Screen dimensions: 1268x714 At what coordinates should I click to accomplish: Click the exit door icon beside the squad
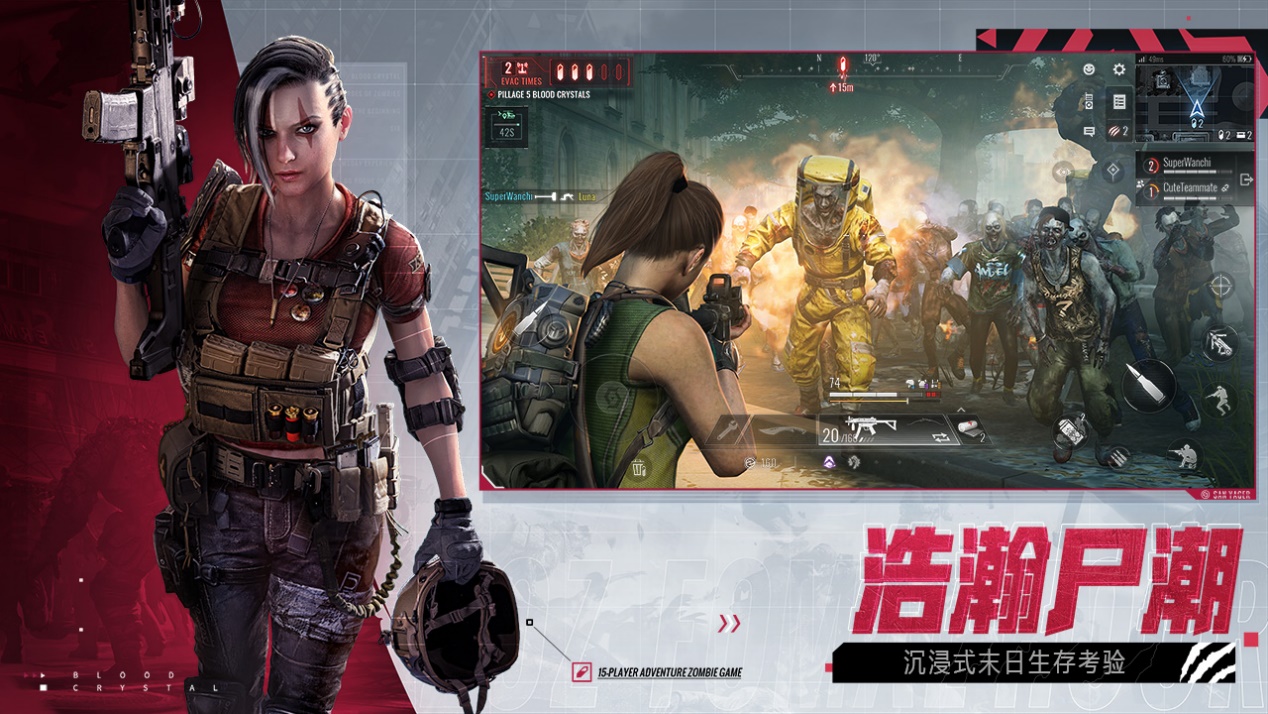tap(1246, 180)
